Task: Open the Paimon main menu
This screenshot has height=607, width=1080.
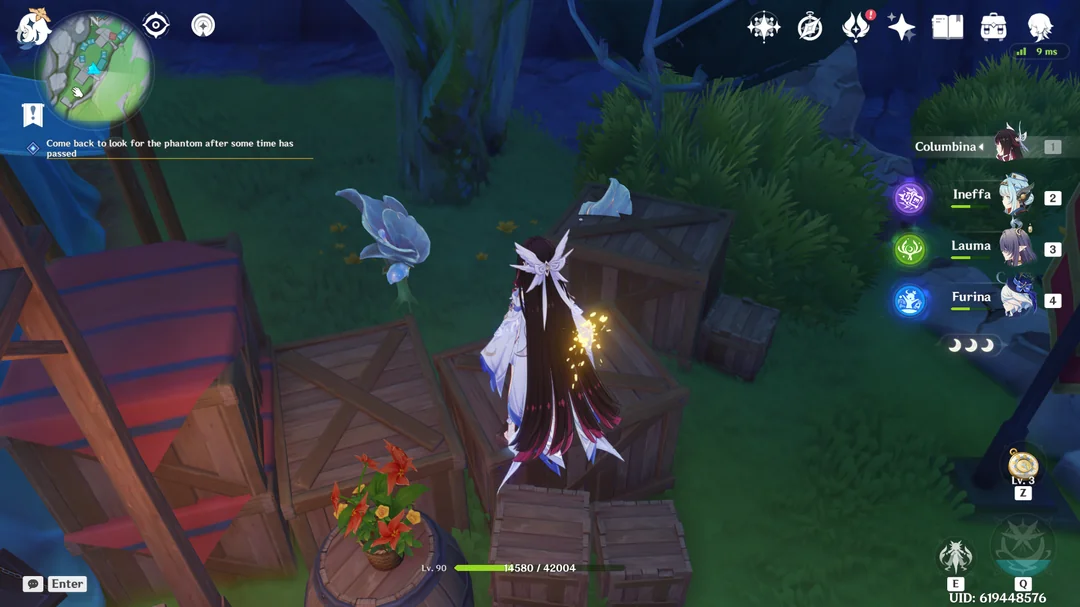Action: coord(32,26)
